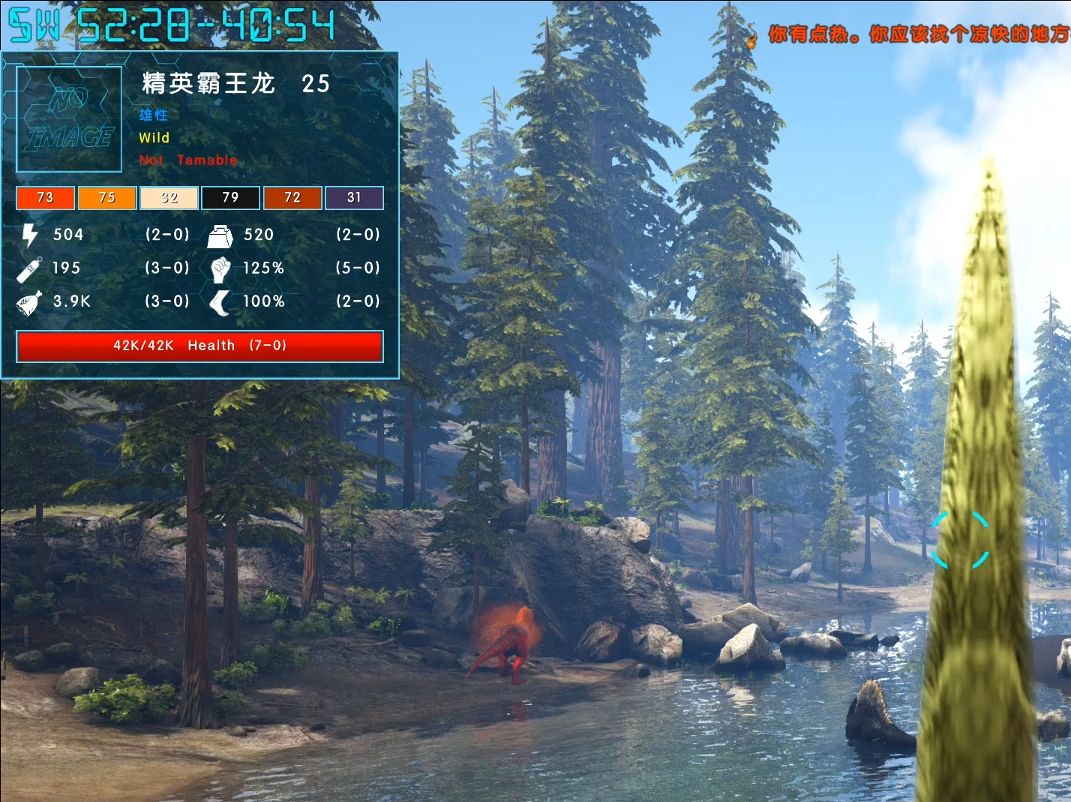Select the black color swatch numbered 79
The image size is (1071, 802).
pos(230,197)
